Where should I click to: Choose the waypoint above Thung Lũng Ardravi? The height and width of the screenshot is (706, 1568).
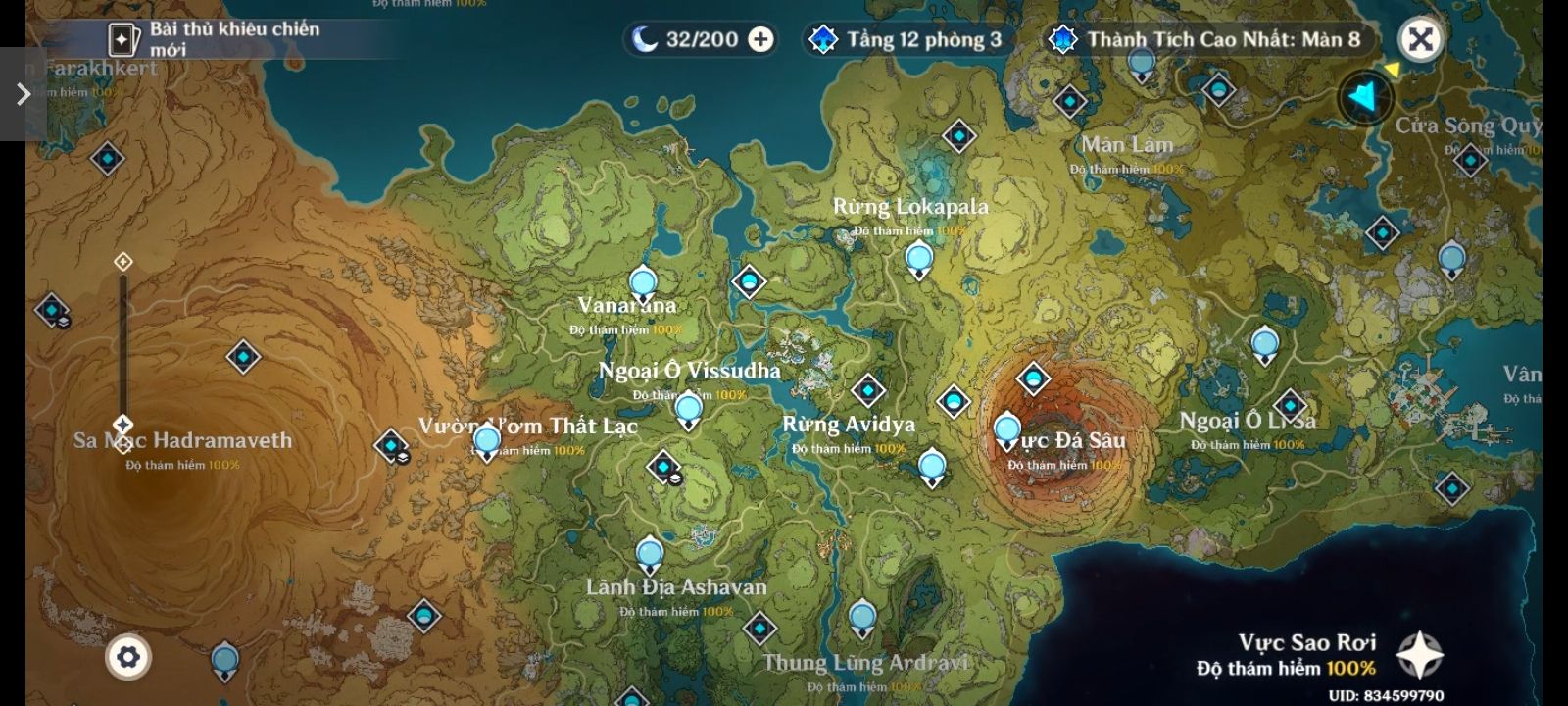(x=862, y=619)
